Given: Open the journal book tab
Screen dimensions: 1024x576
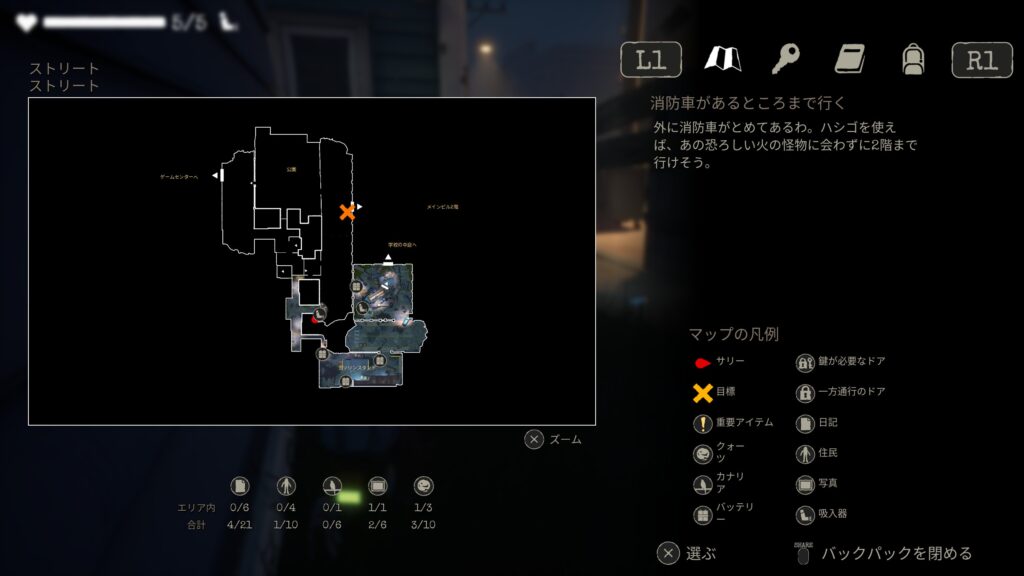Looking at the screenshot, I should 850,60.
